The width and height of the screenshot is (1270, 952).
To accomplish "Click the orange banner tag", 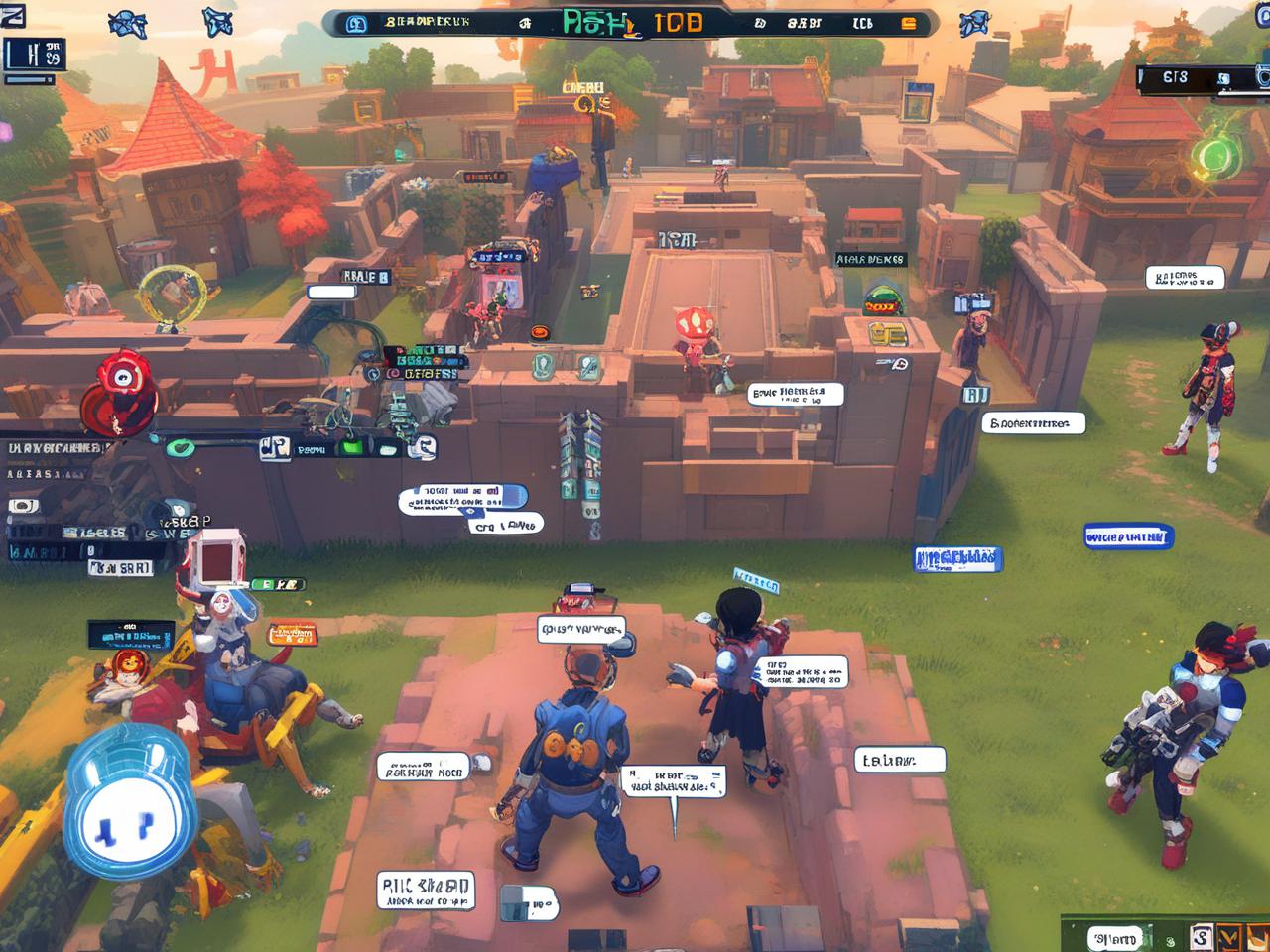I will point(292,633).
